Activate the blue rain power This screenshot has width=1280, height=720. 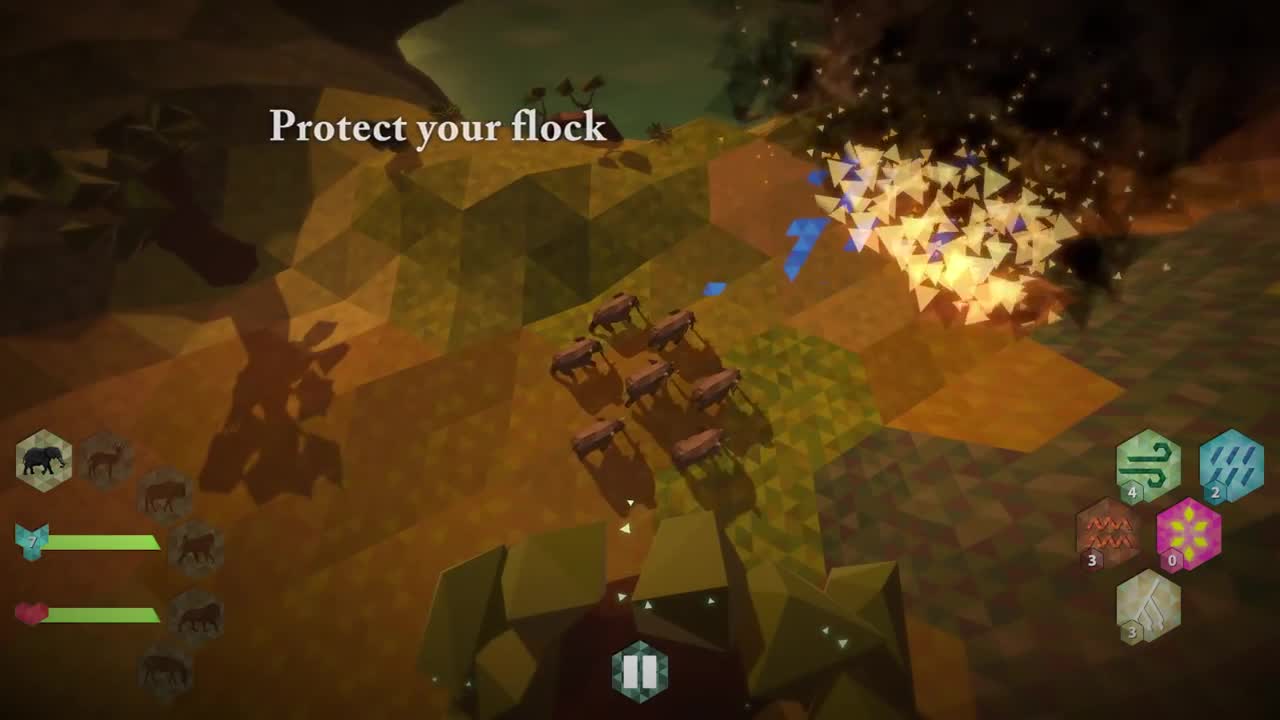pyautogui.click(x=1231, y=464)
